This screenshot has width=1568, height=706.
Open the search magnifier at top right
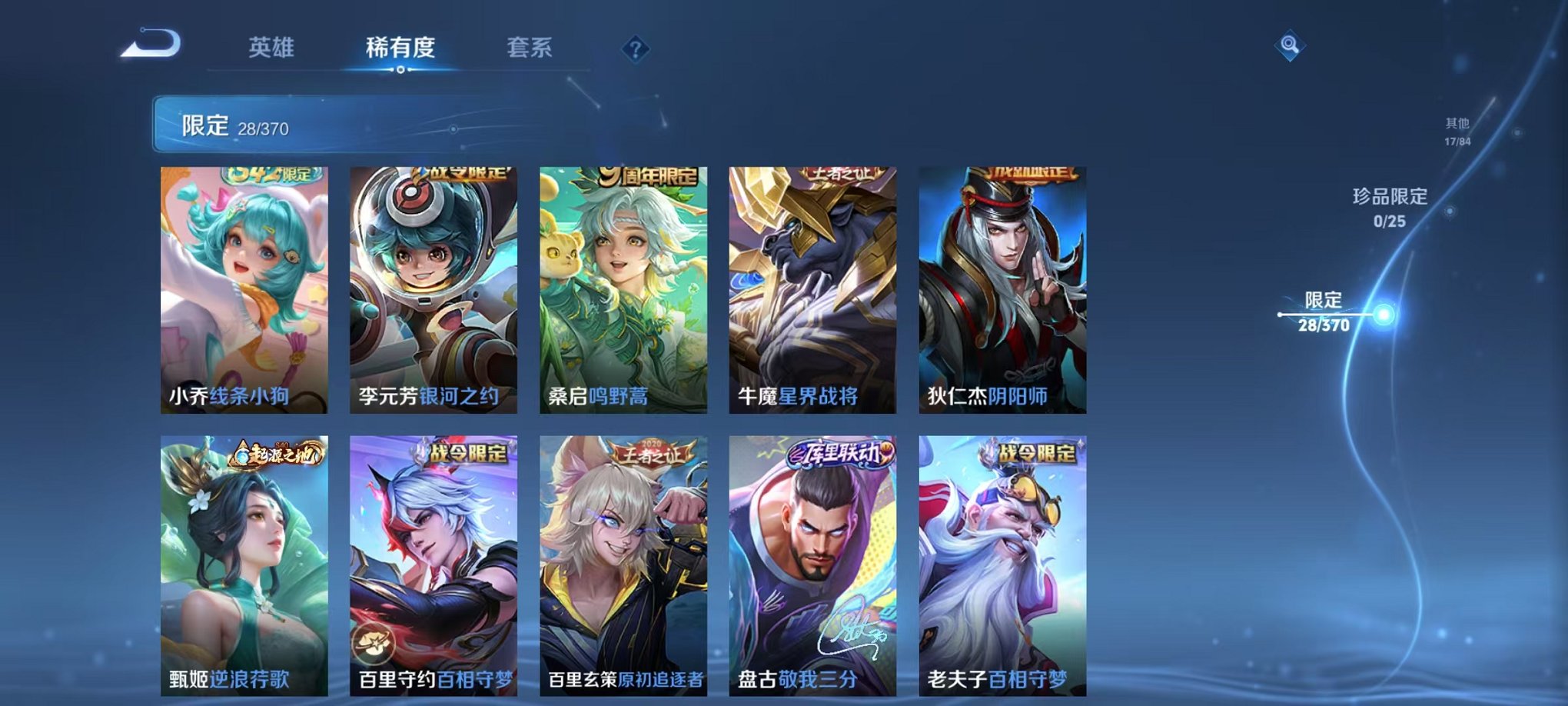coord(1291,44)
